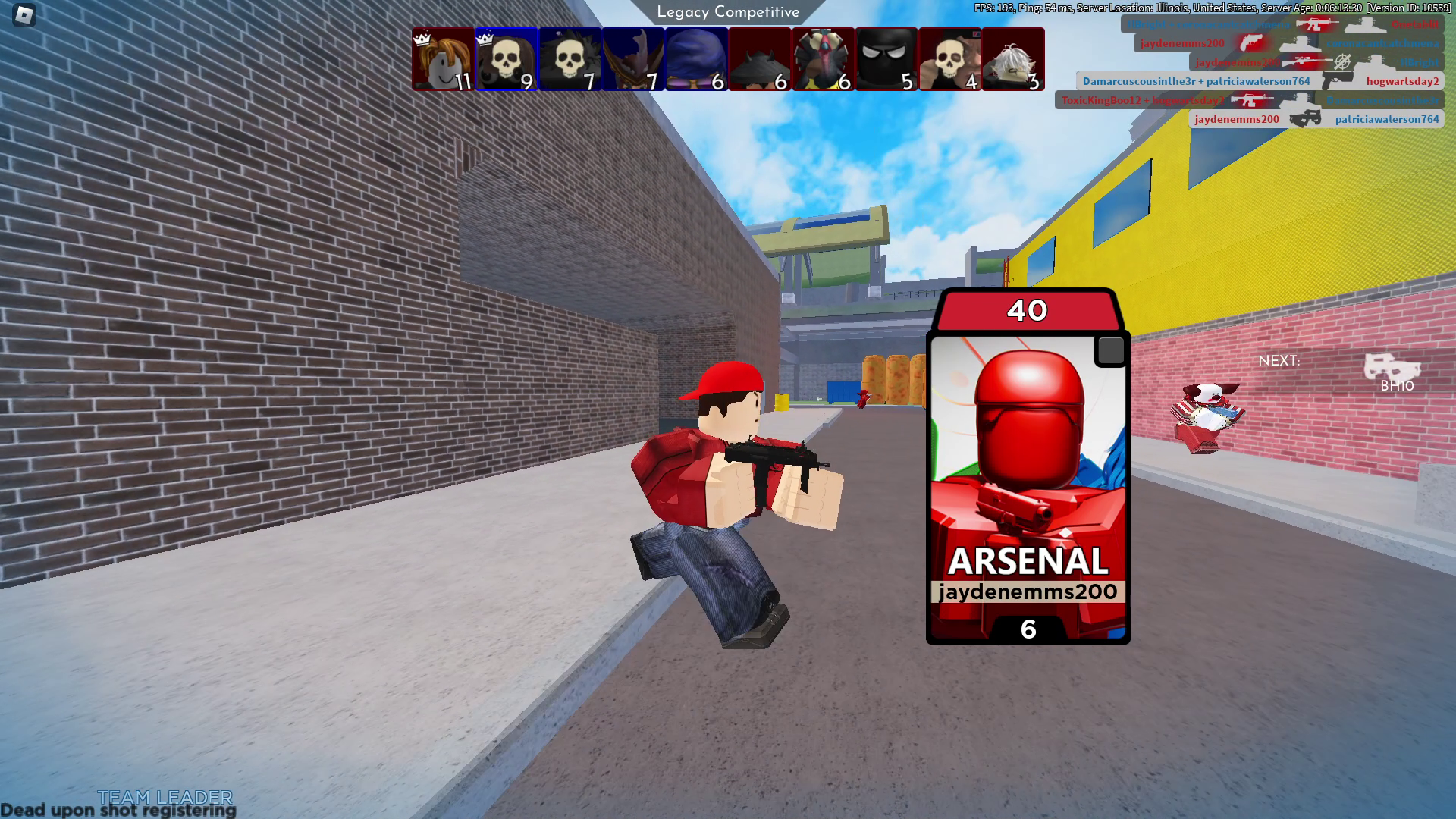Pick the blue-haired player with sunglasses portrait
The height and width of the screenshot is (819, 1456).
click(696, 59)
